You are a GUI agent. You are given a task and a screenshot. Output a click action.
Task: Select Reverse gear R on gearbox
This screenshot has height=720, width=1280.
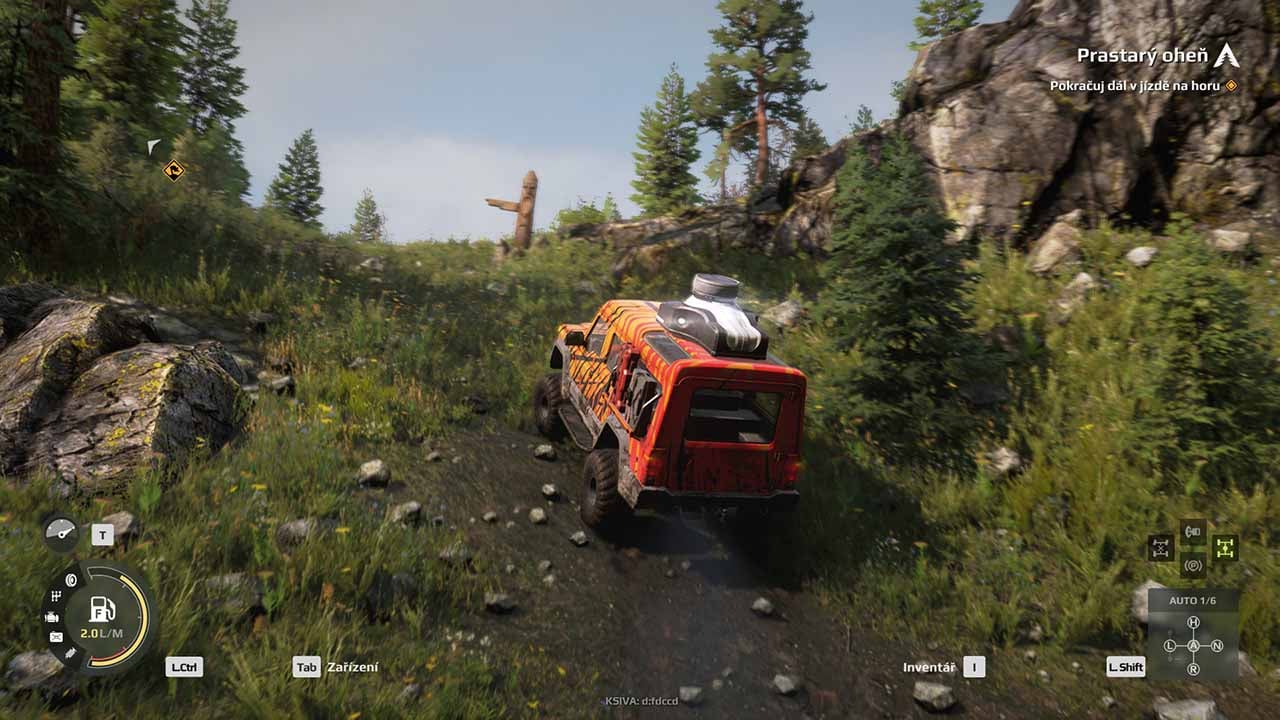coord(1193,669)
